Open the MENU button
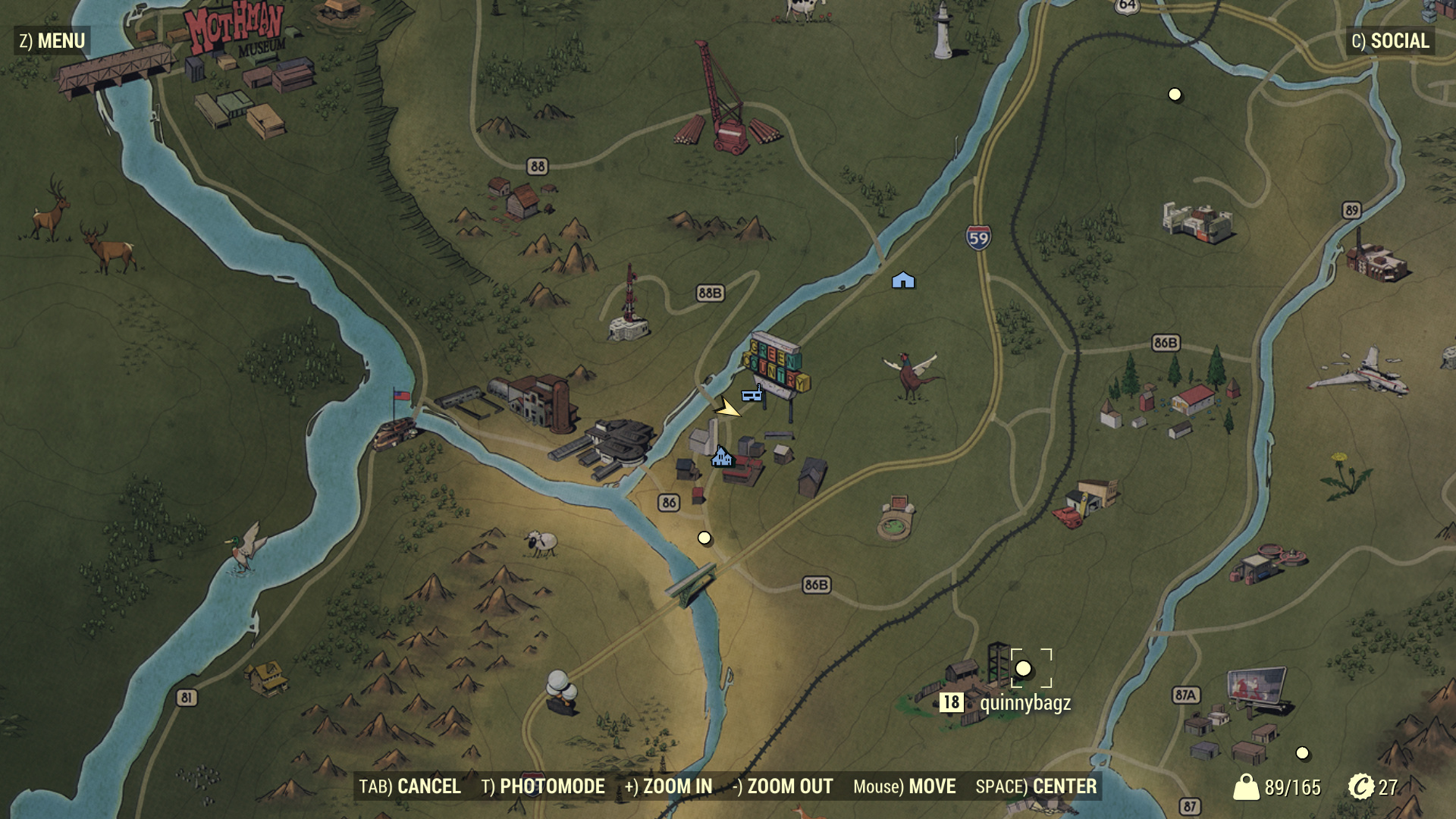The image size is (1456, 819). [52, 41]
